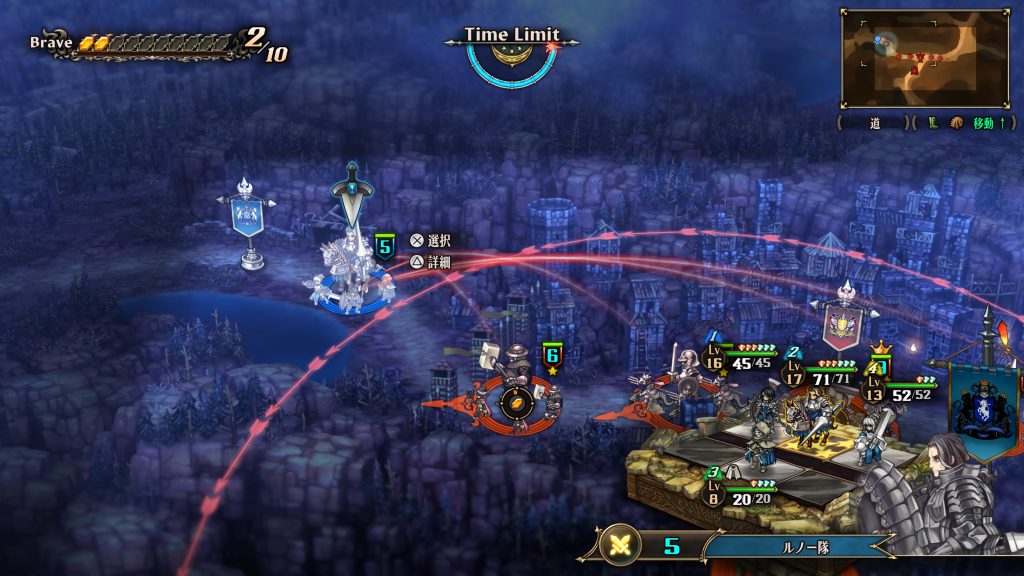Image resolution: width=1024 pixels, height=576 pixels.
Task: Click the minimap in the corner
Action: 923,58
